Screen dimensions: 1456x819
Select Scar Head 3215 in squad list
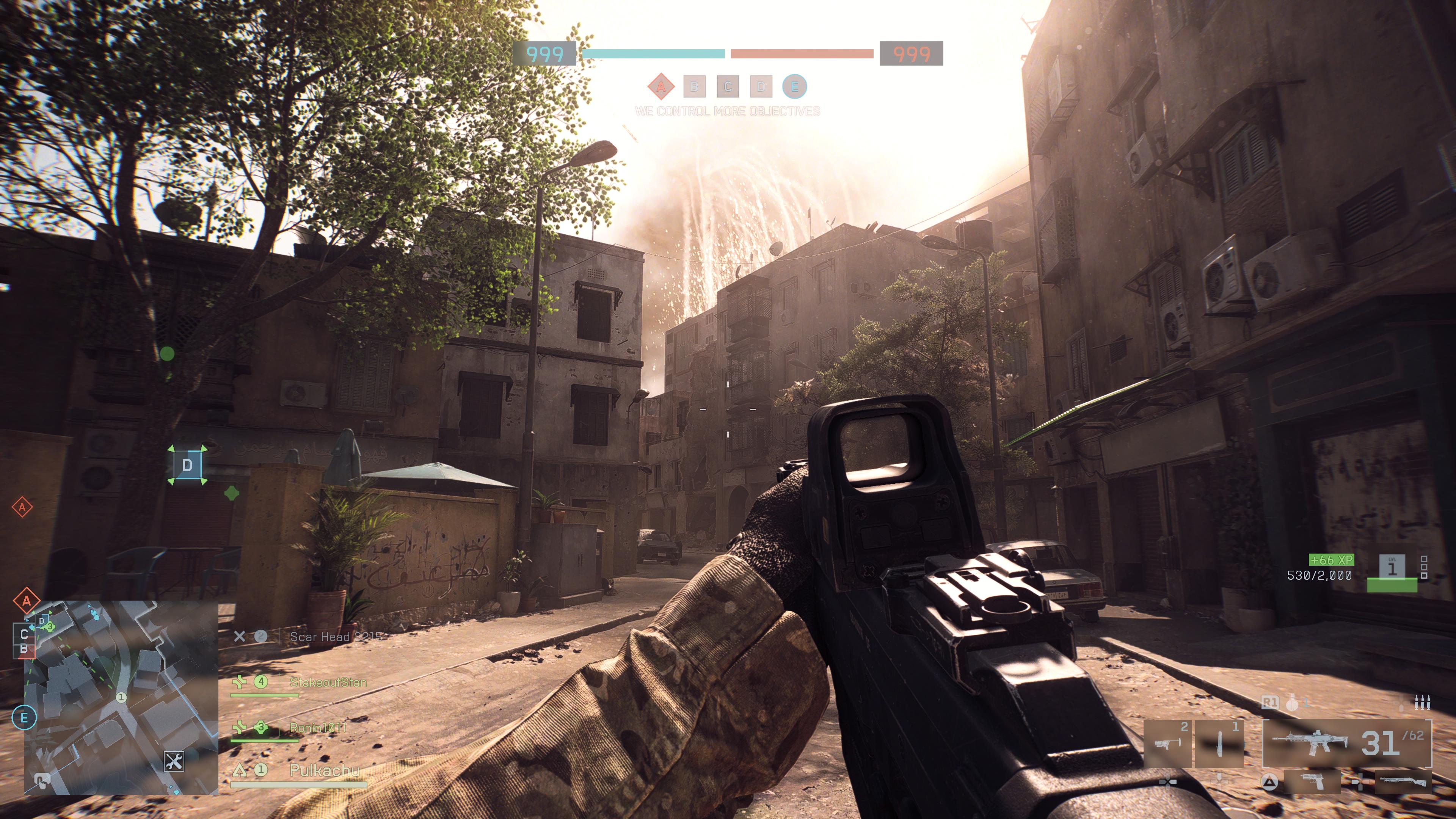click(x=336, y=637)
